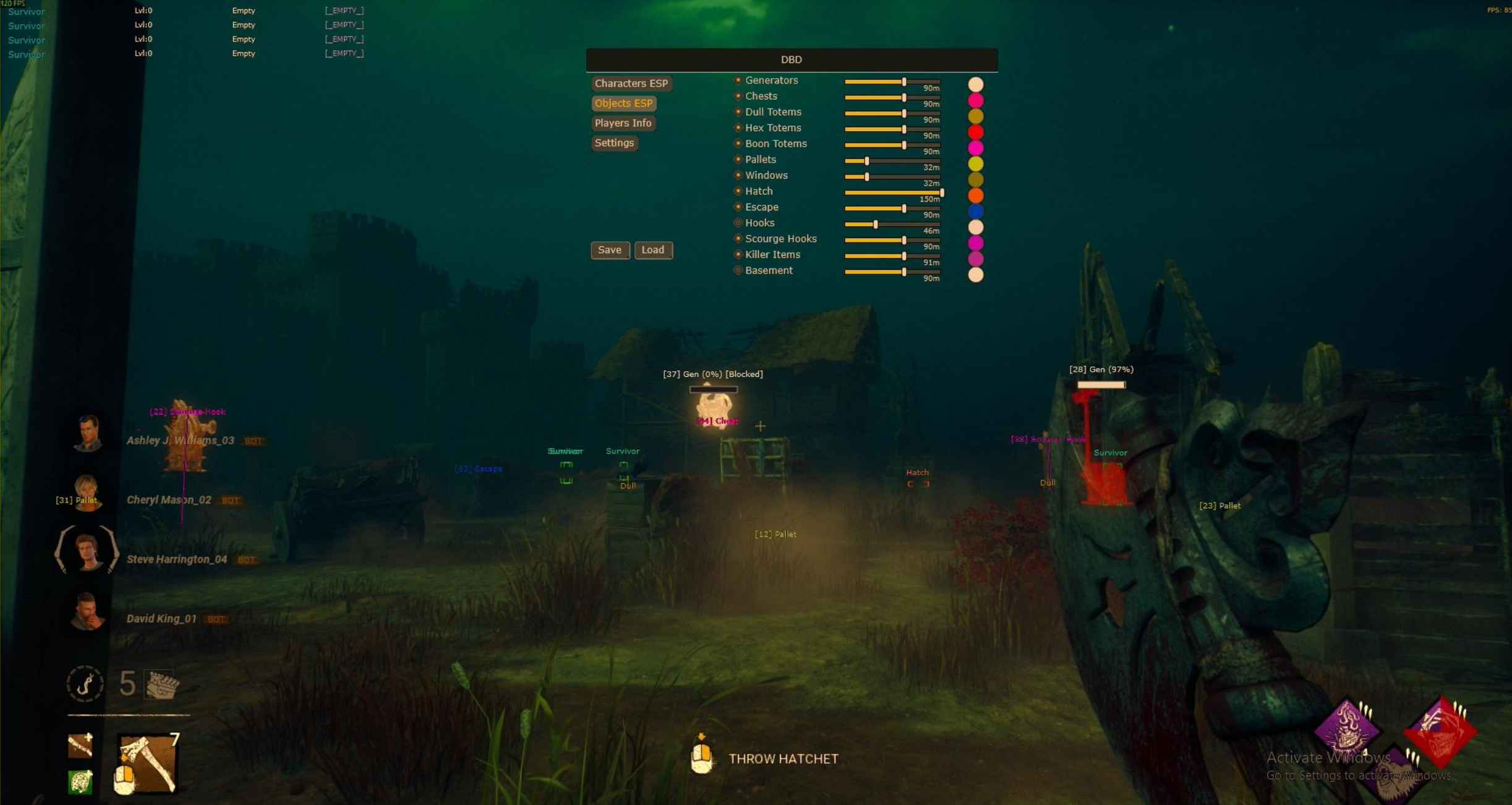Viewport: 1512px width, 805px height.
Task: Click the hatchet power icon
Action: (147, 763)
